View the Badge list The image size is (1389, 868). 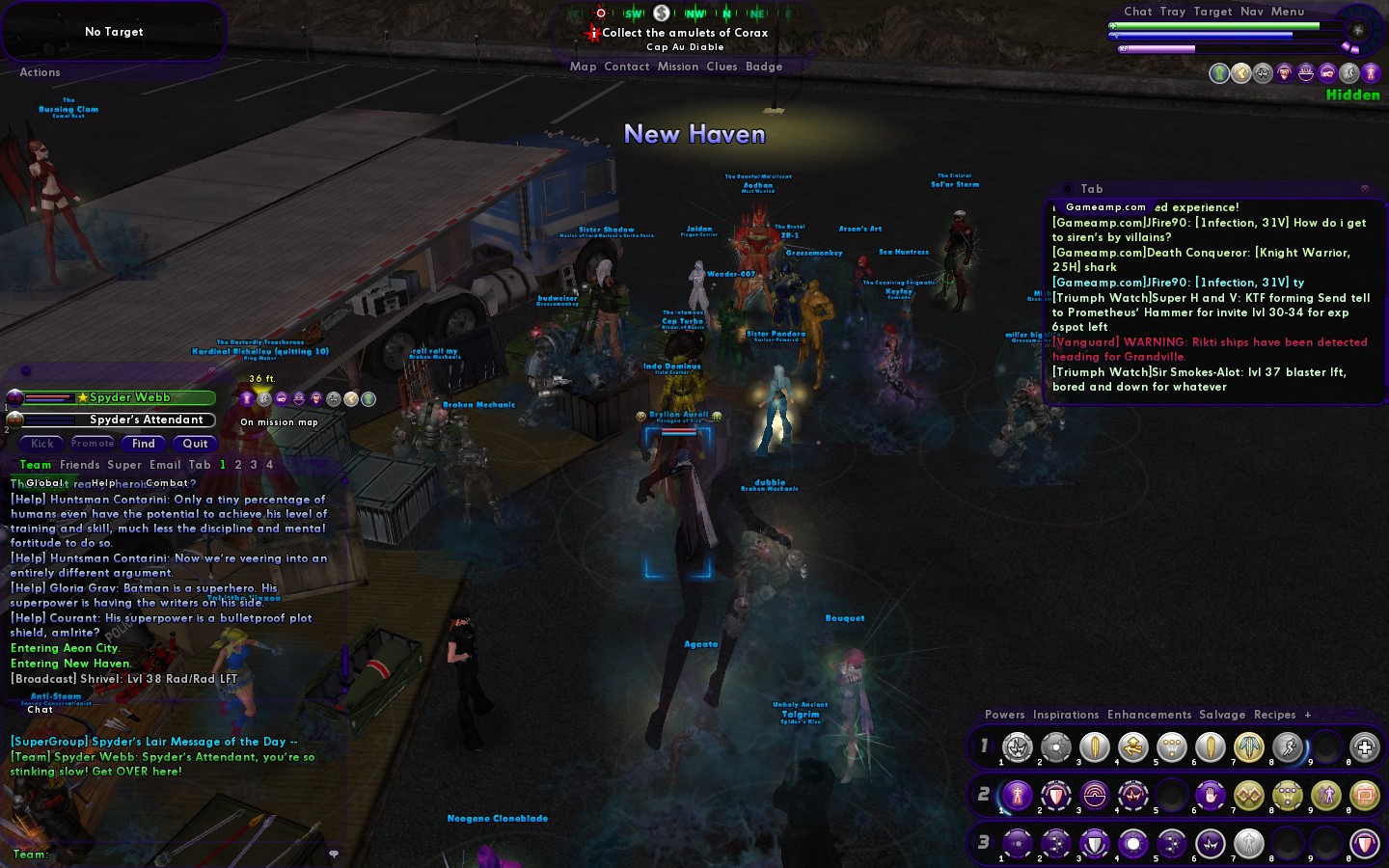(x=763, y=67)
